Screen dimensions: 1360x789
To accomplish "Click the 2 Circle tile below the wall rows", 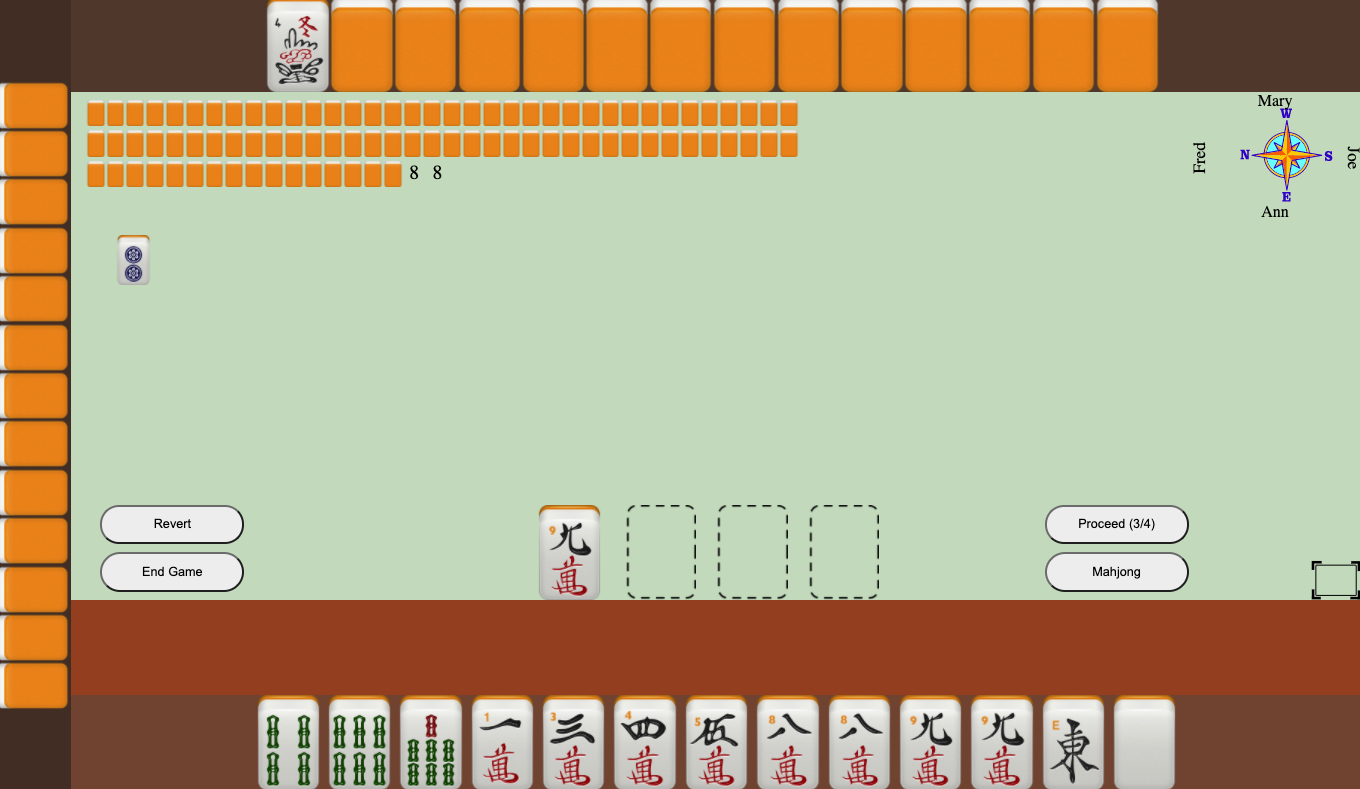I will tap(133, 260).
